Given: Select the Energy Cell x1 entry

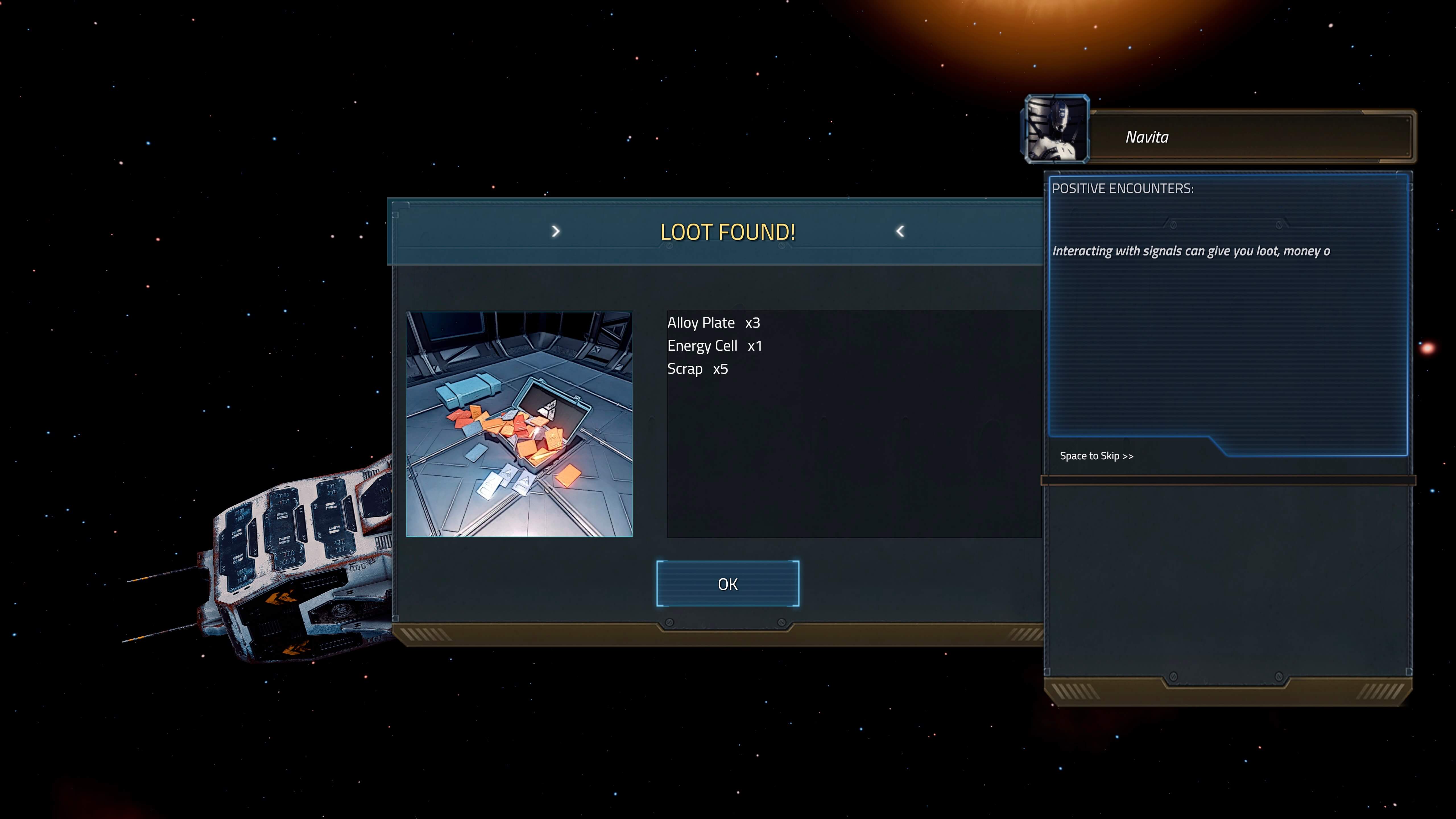Looking at the screenshot, I should click(x=715, y=345).
